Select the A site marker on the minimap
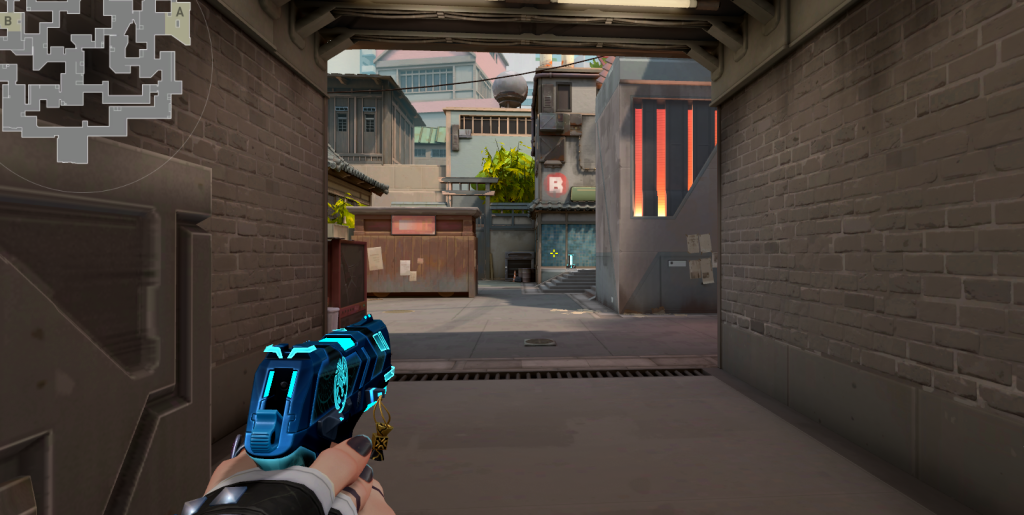The image size is (1024, 515). (179, 12)
